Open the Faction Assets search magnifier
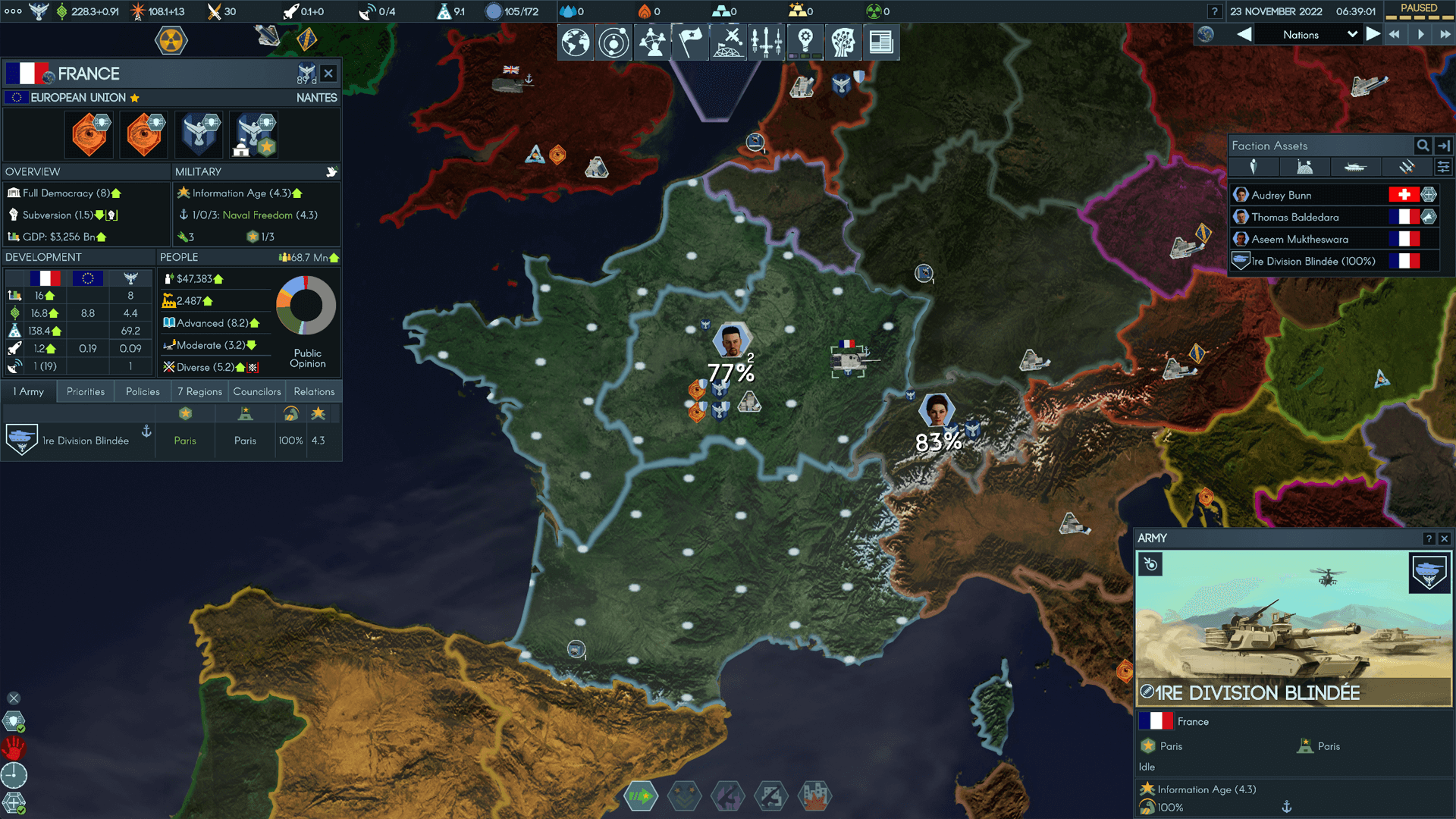The width and height of the screenshot is (1456, 819). (x=1422, y=146)
